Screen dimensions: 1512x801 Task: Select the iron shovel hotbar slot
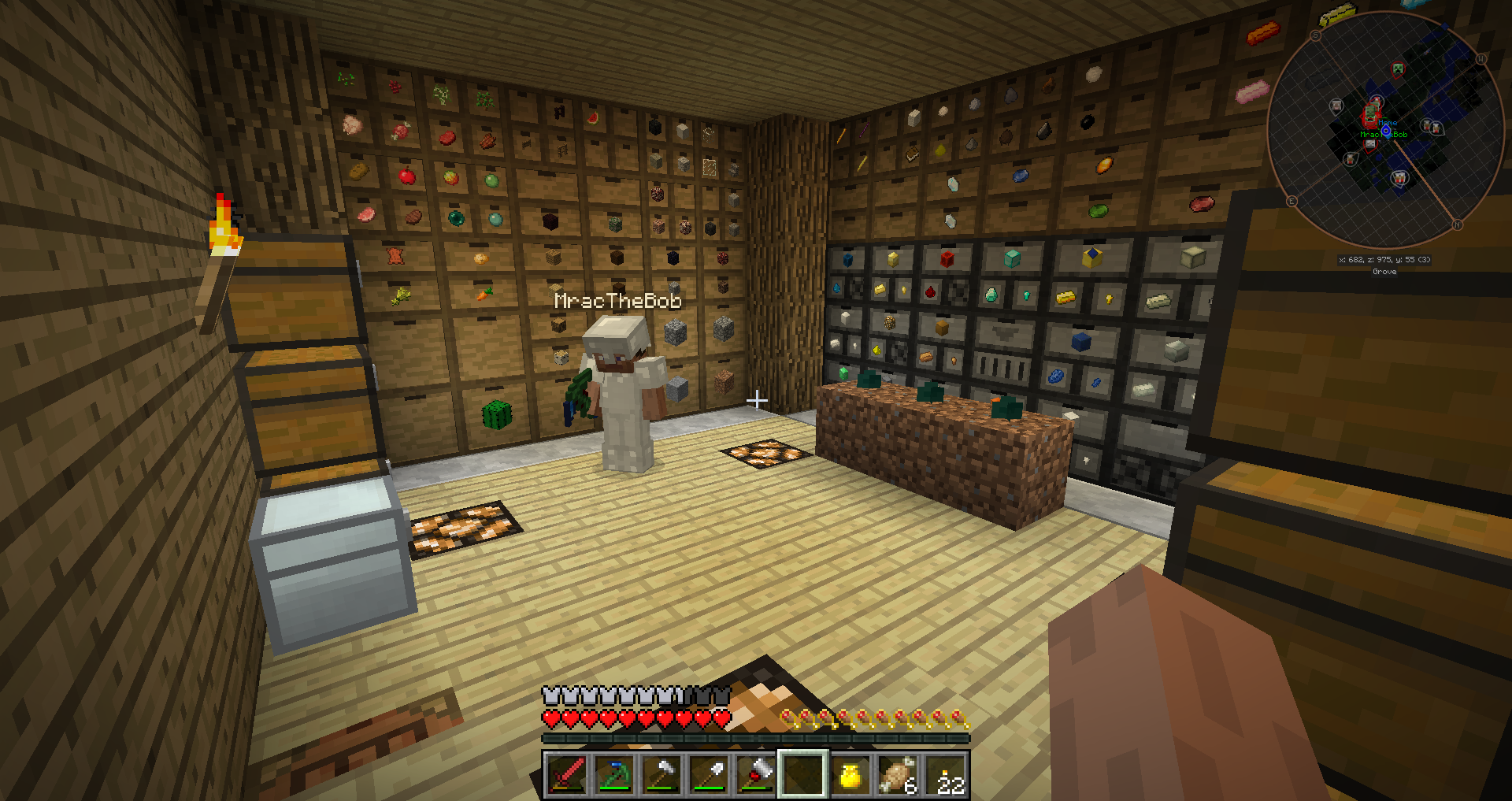[708, 774]
